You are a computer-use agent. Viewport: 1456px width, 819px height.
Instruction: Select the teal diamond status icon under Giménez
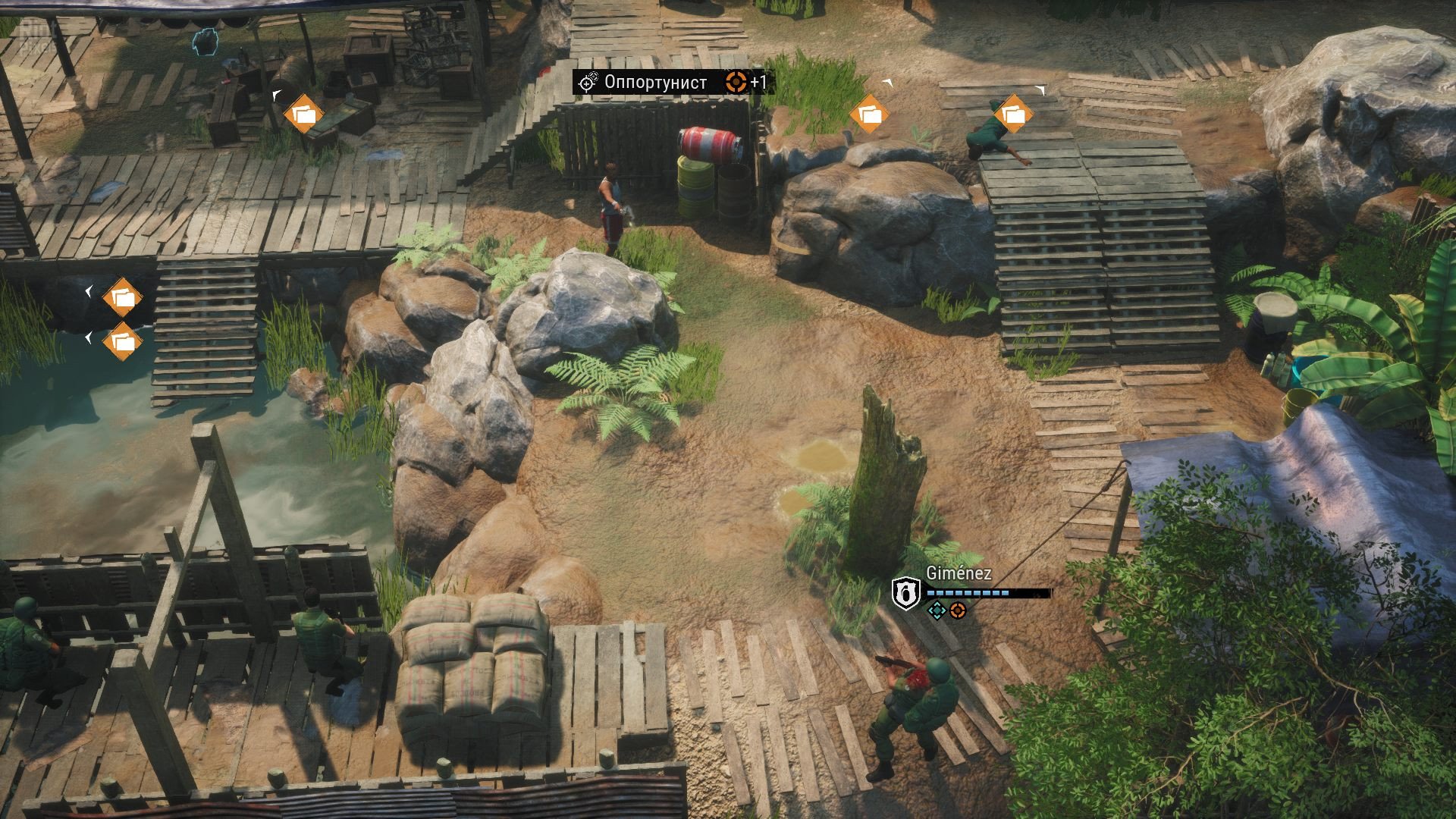pyautogui.click(x=937, y=610)
